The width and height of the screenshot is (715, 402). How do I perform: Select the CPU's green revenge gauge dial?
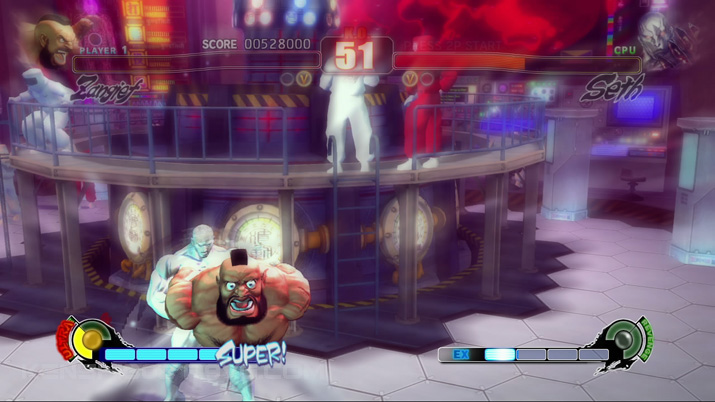[x=625, y=340]
